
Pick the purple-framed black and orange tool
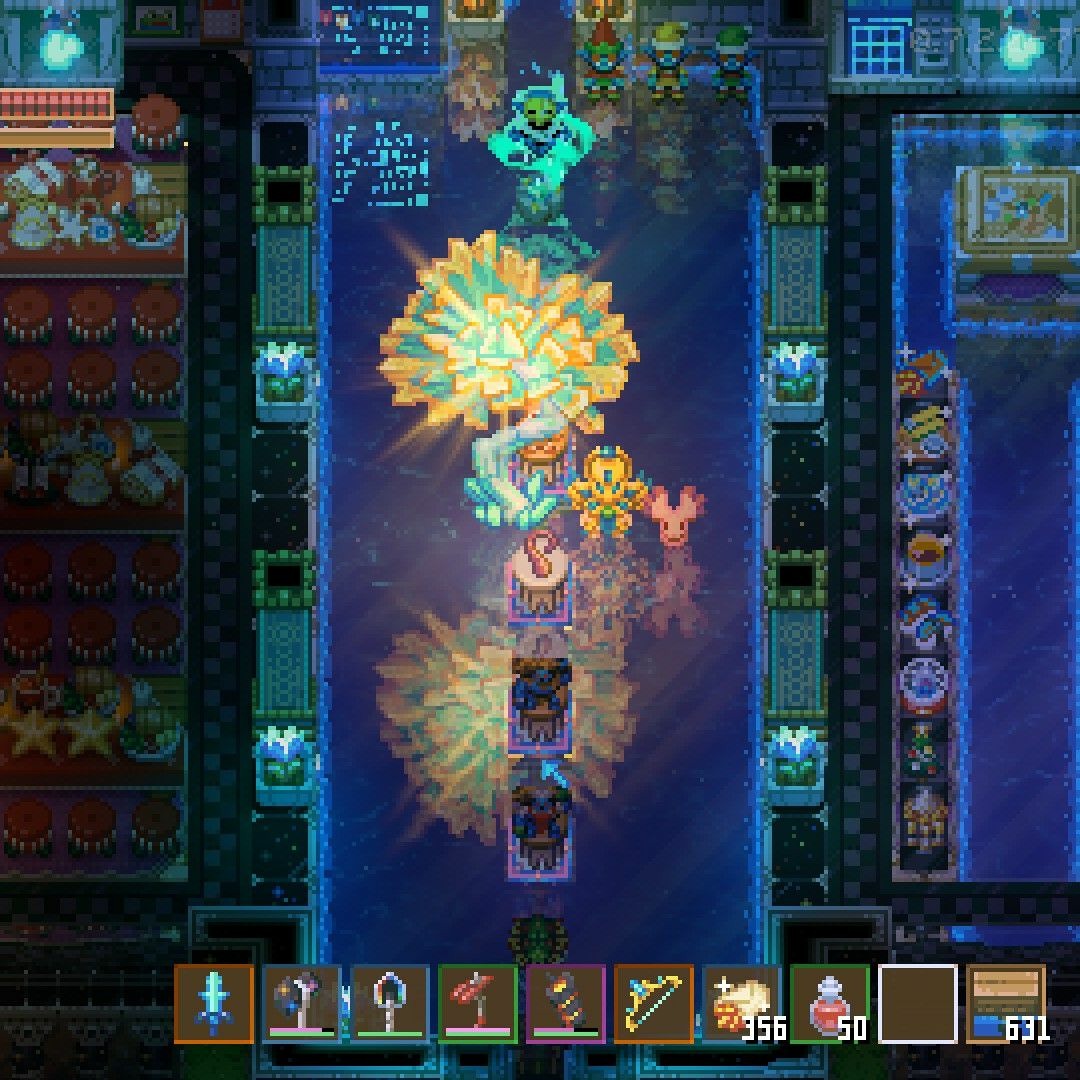[x=565, y=1003]
